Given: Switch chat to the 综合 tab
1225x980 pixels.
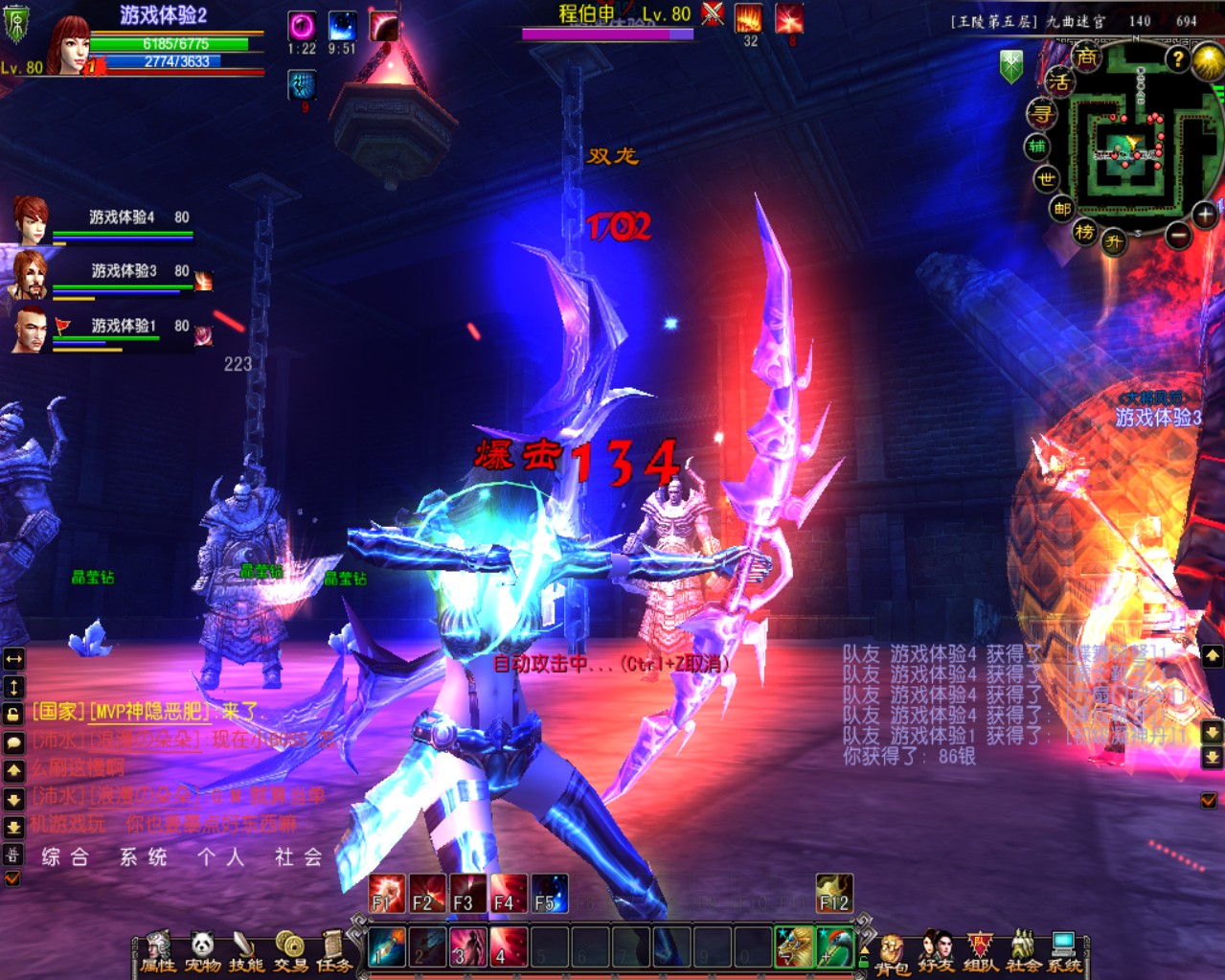Looking at the screenshot, I should click(65, 857).
